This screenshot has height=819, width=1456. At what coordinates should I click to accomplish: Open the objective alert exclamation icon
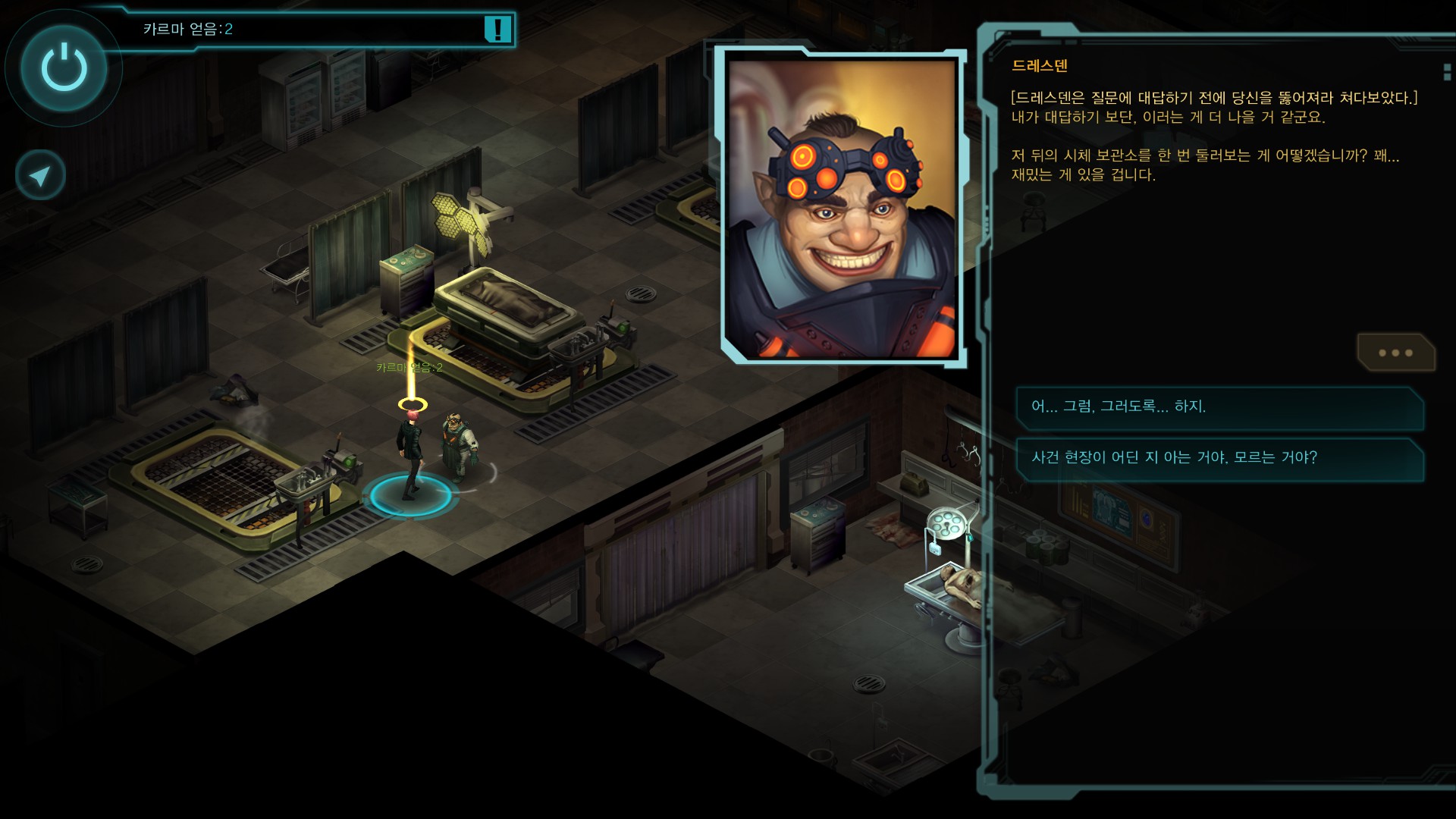click(497, 30)
